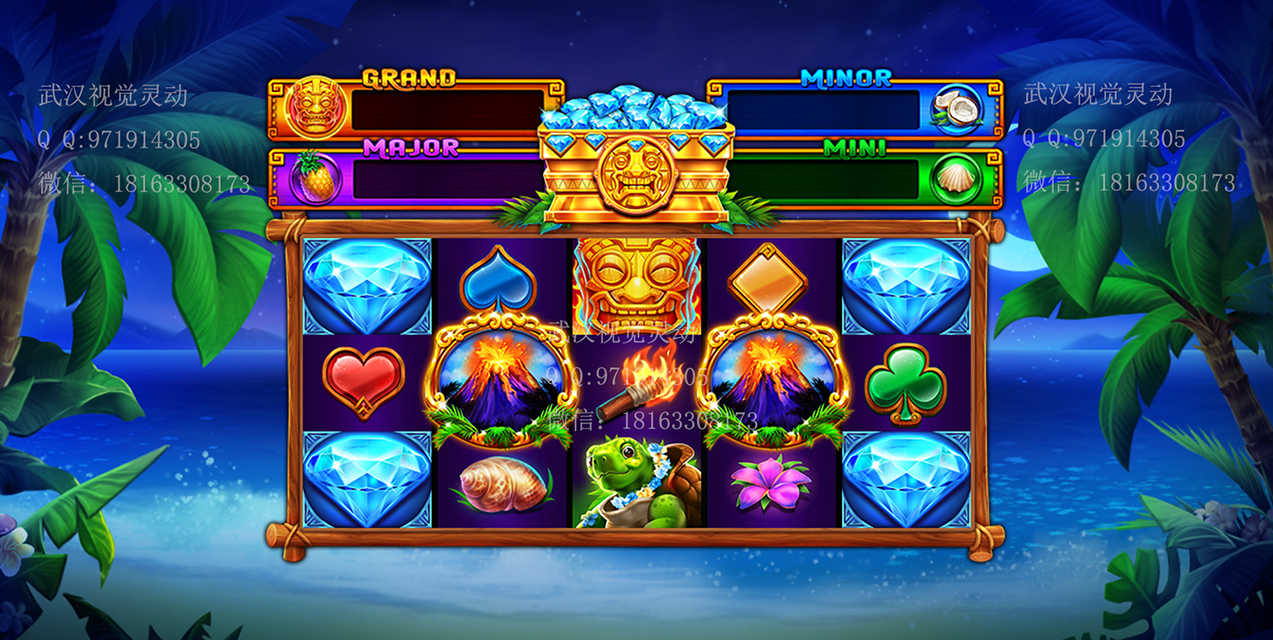The height and width of the screenshot is (640, 1273).
Task: Tap the golden tiki mask reel symbol
Action: point(636,282)
